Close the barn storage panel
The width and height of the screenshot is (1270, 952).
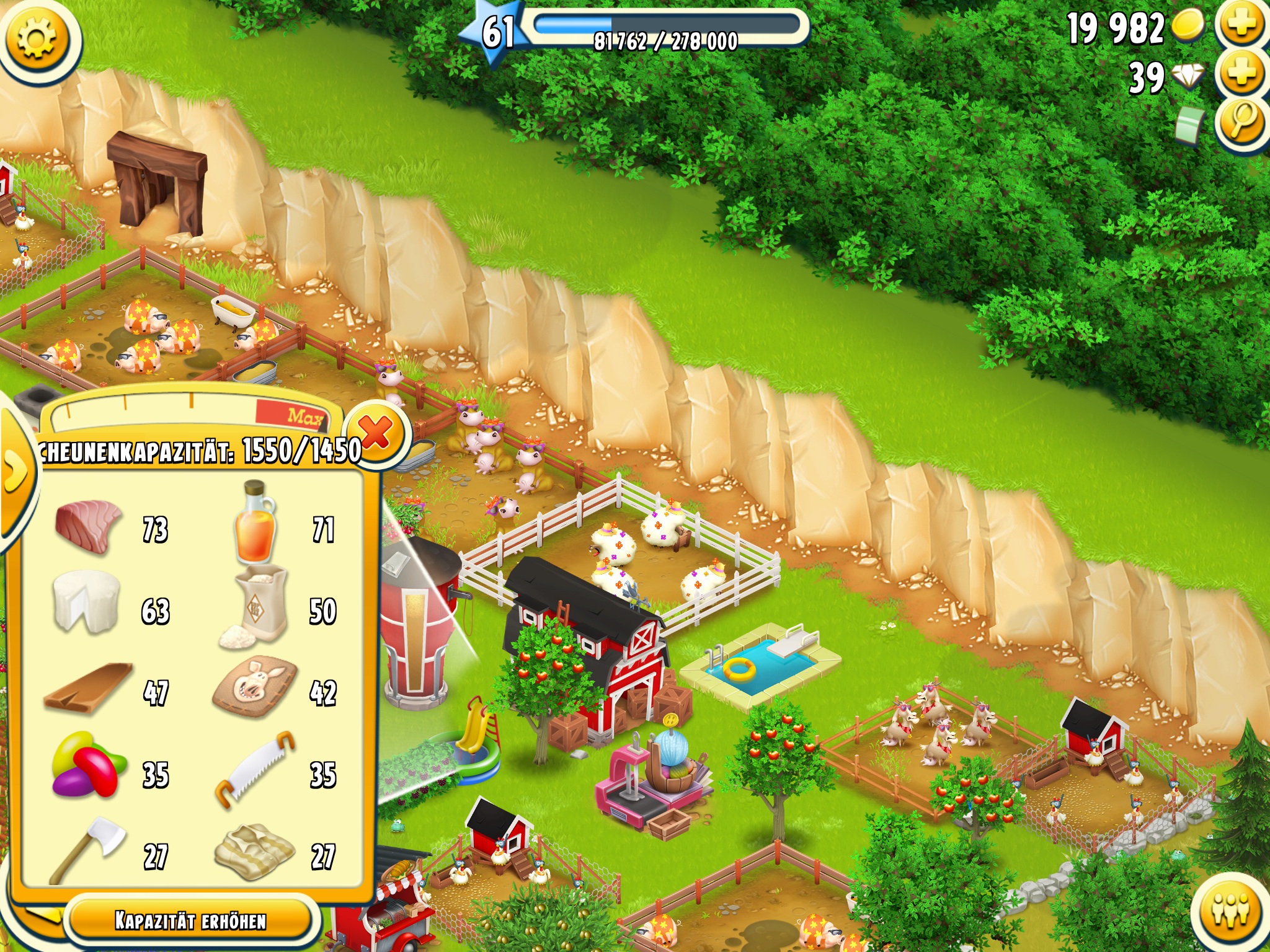point(376,432)
